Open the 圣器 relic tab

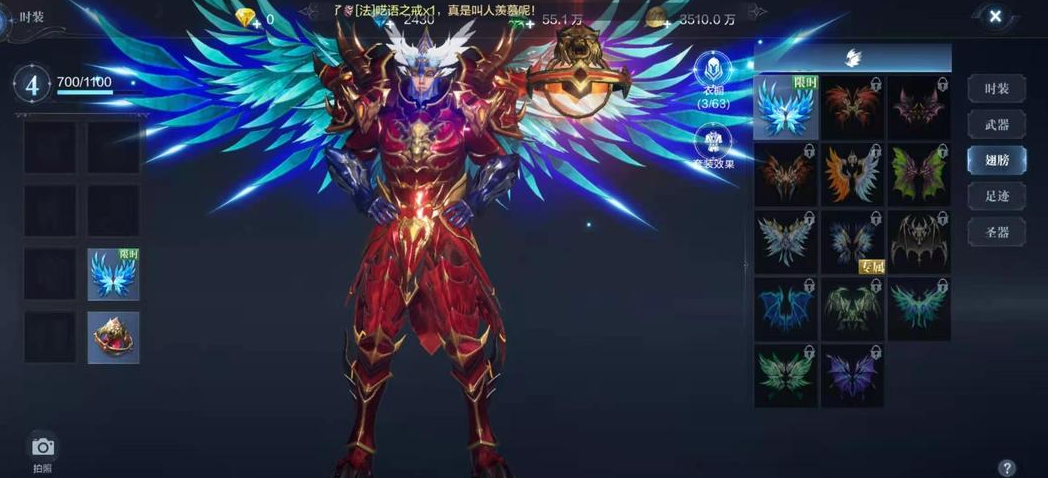coord(996,232)
